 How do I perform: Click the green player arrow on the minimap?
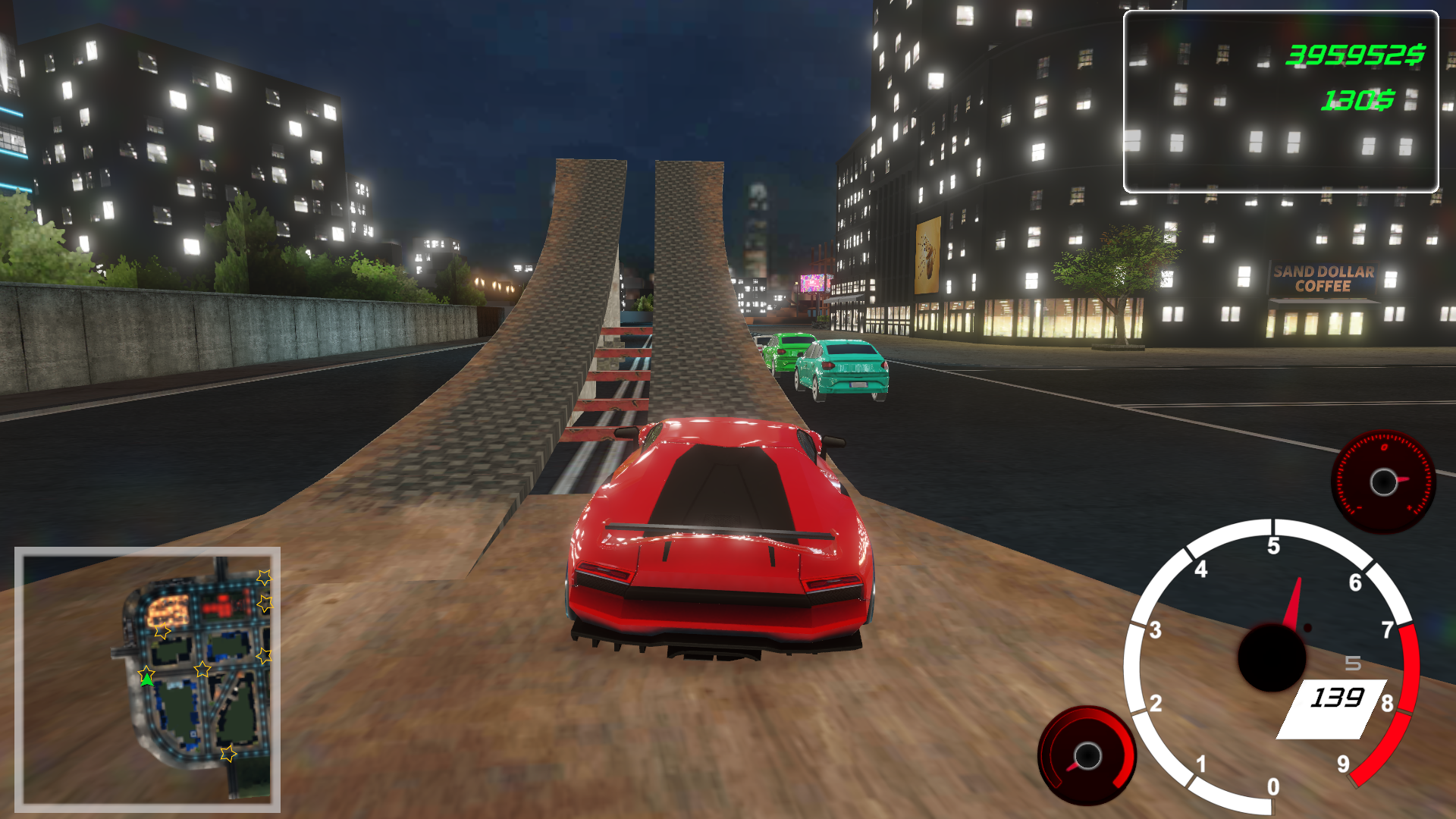[147, 680]
